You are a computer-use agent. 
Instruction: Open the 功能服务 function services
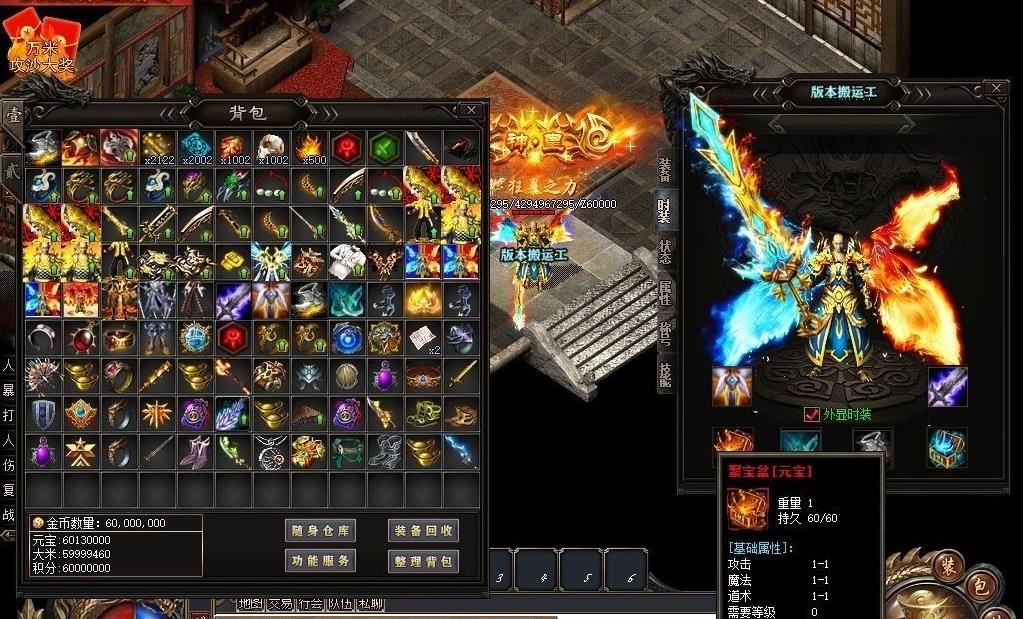tap(320, 561)
